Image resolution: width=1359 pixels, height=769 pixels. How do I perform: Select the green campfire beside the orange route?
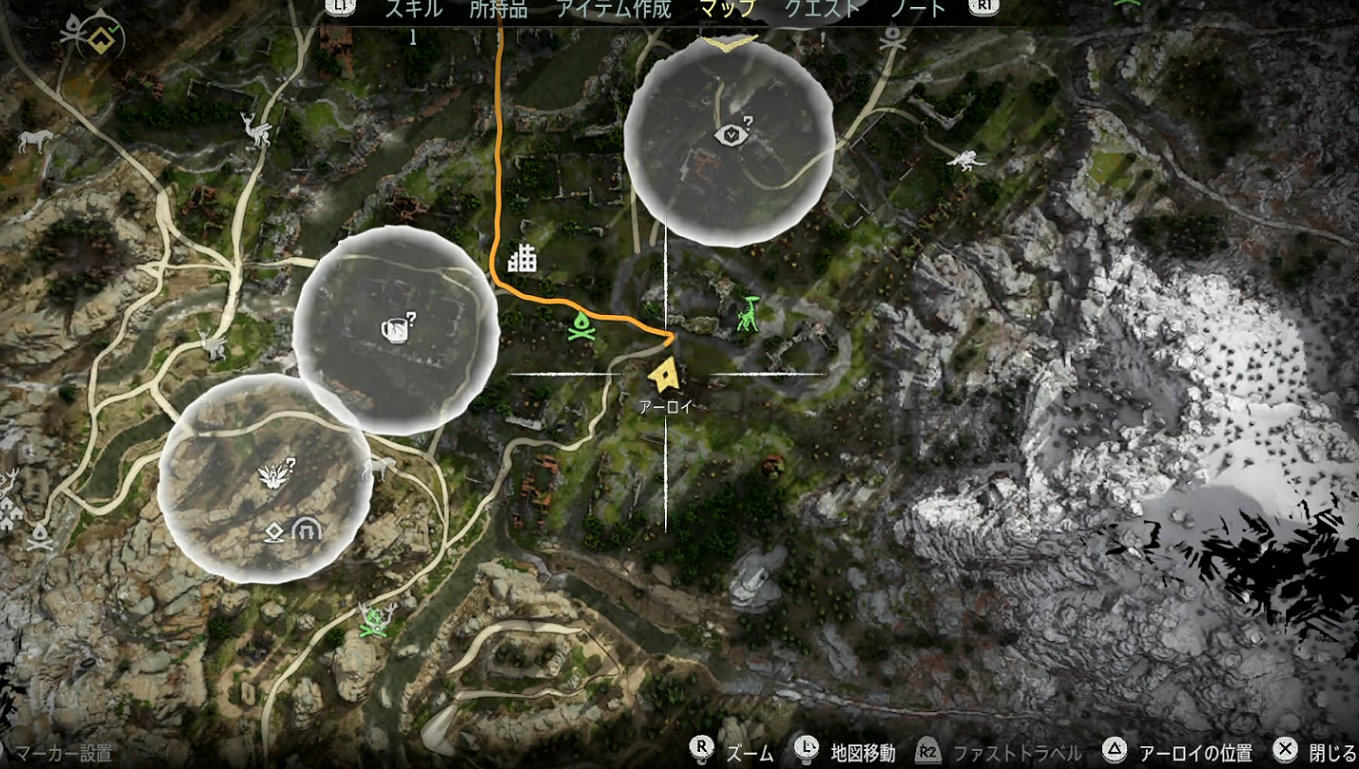click(581, 325)
